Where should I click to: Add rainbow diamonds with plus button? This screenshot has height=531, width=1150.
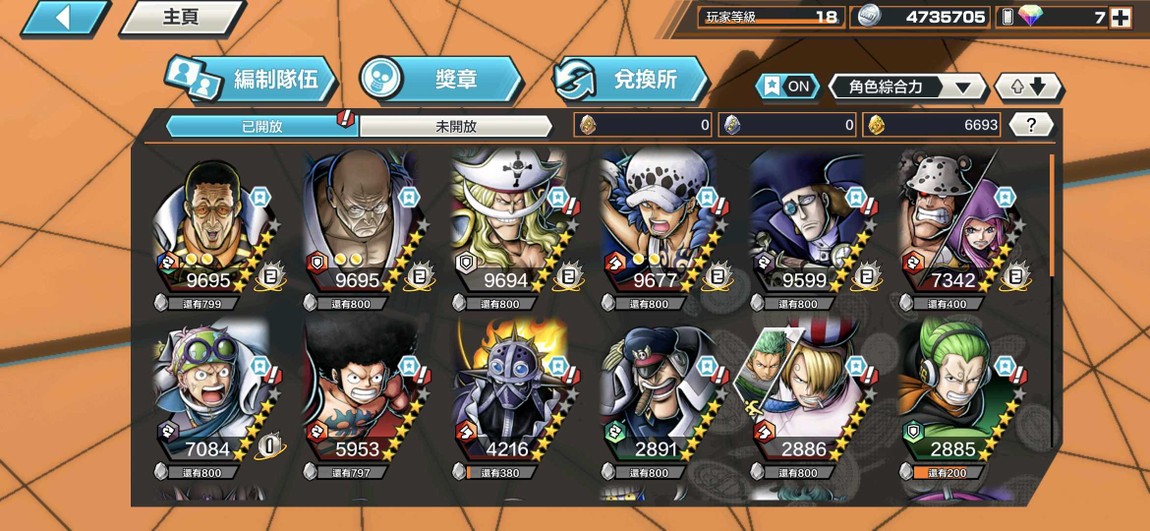[x=1120, y=17]
